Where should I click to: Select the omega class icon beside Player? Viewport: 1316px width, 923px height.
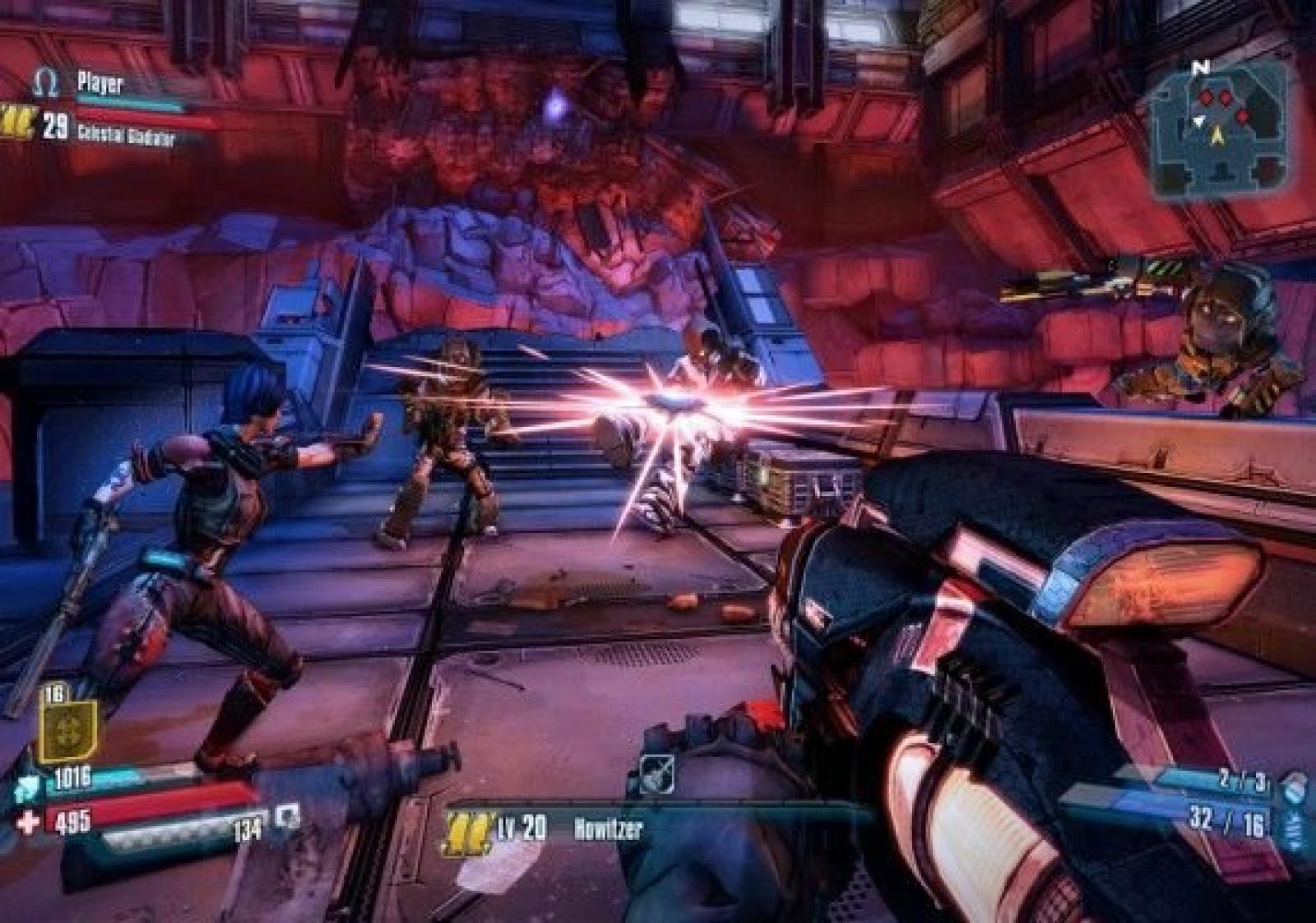(47, 82)
